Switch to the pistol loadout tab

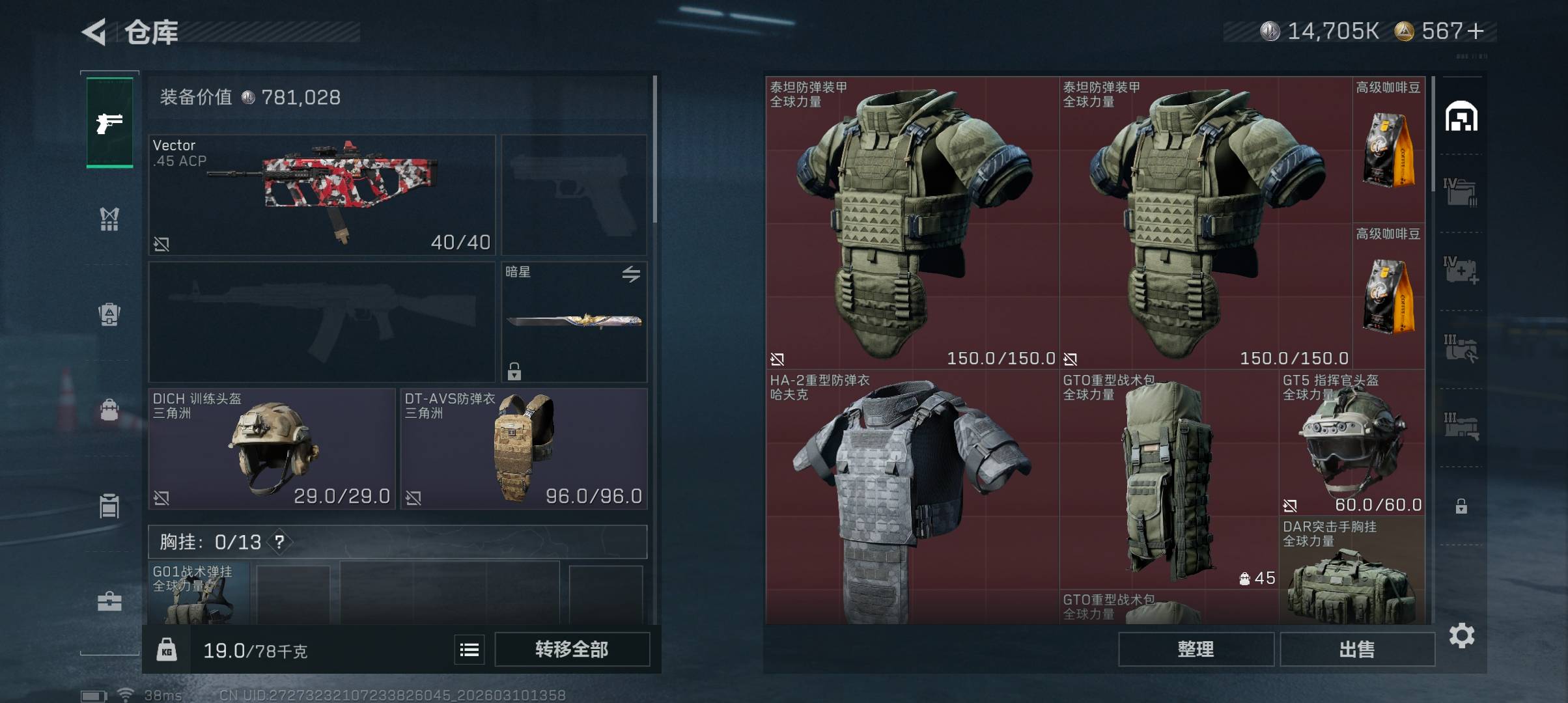coord(109,122)
